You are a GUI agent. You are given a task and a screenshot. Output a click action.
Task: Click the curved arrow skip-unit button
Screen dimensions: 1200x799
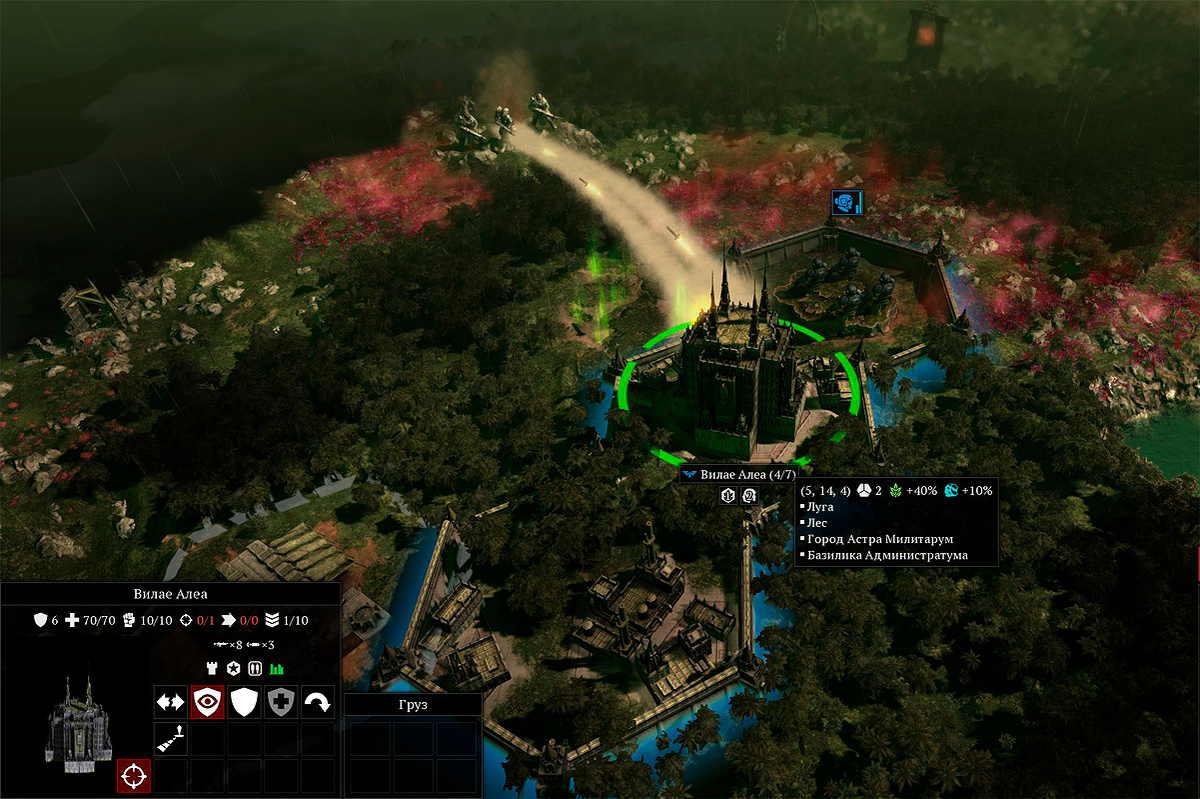click(x=318, y=702)
